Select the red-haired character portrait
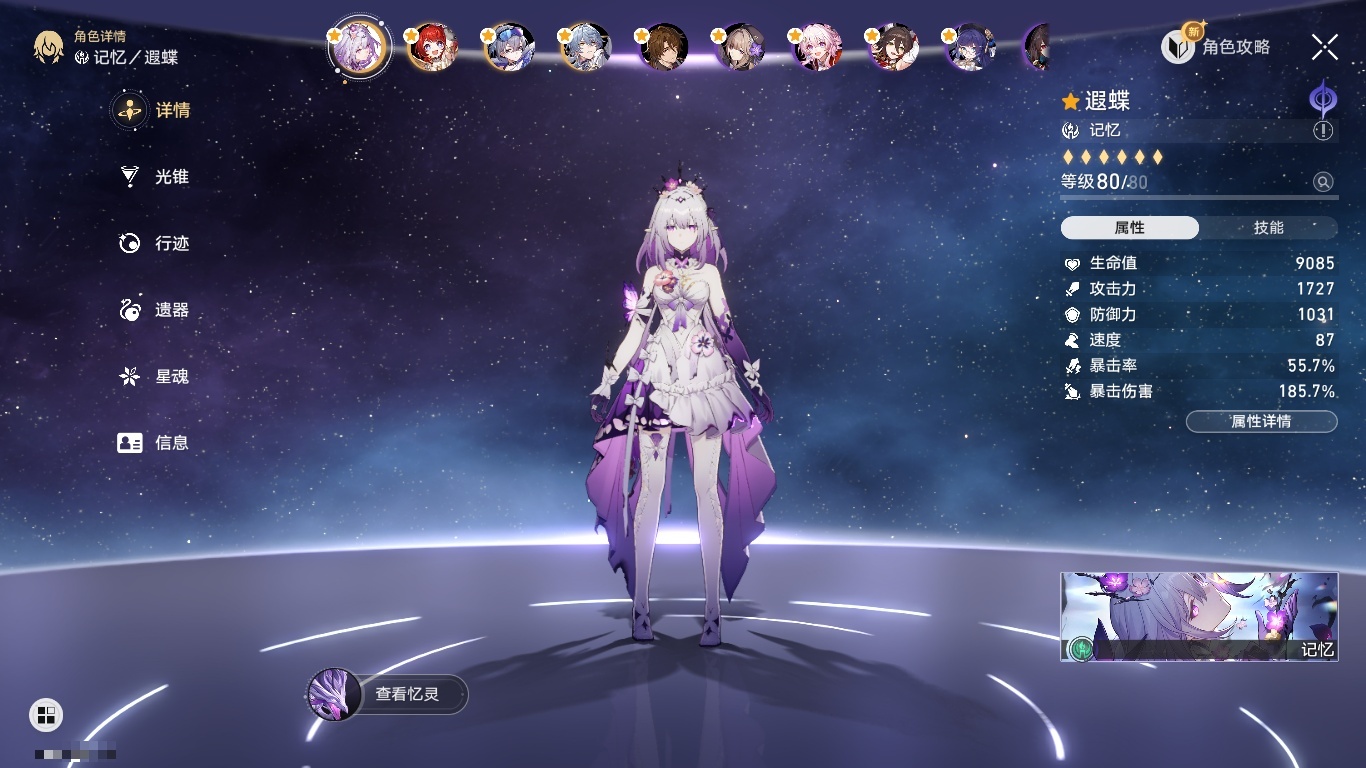The image size is (1366, 768). [x=433, y=47]
